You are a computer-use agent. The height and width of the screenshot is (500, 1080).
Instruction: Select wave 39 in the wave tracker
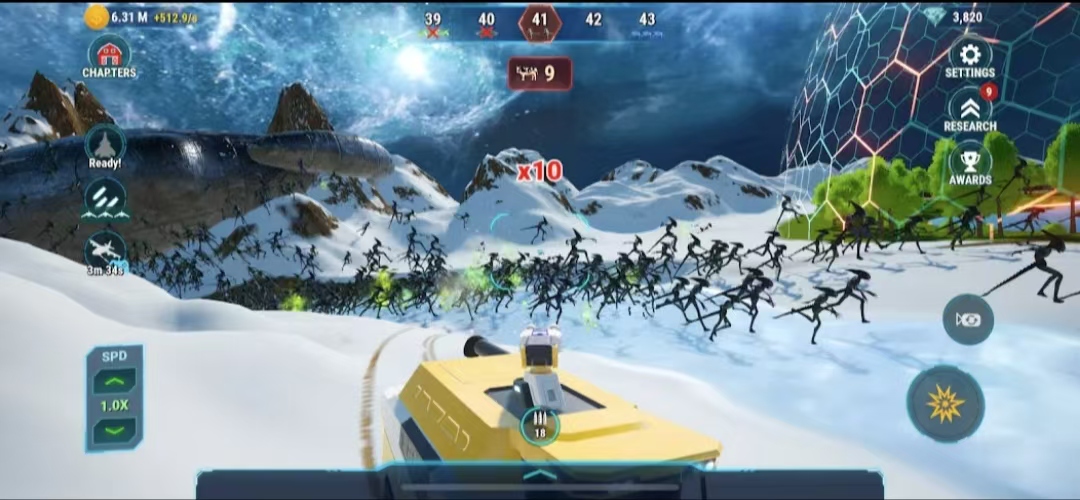tap(433, 20)
